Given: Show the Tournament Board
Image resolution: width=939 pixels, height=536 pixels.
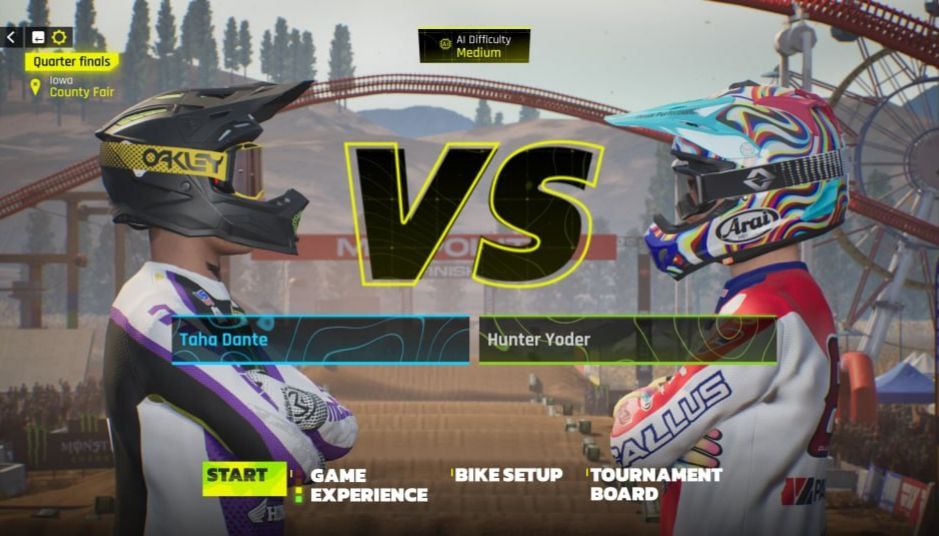Looking at the screenshot, I should point(655,484).
